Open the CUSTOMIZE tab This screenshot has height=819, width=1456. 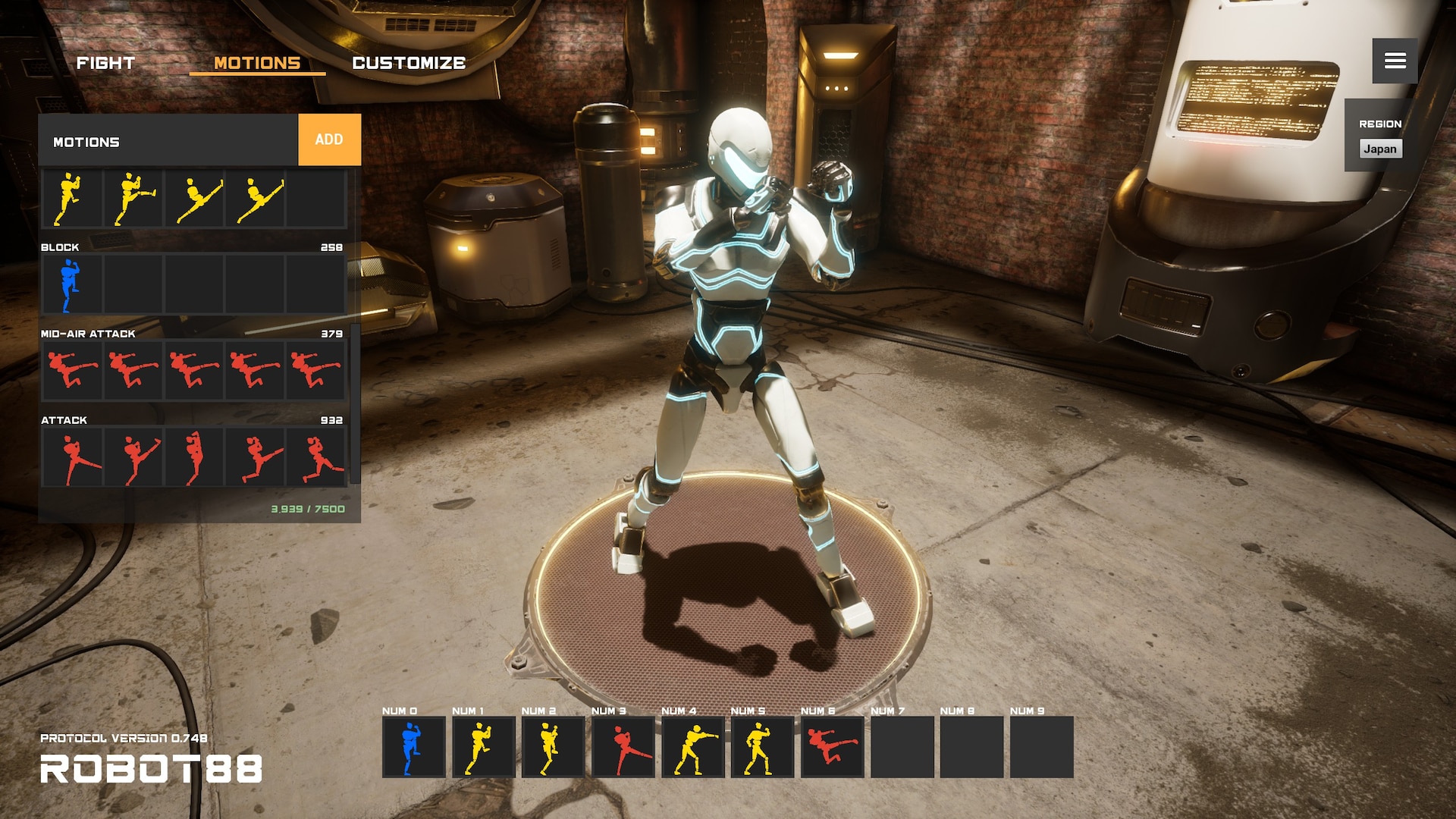(x=409, y=63)
